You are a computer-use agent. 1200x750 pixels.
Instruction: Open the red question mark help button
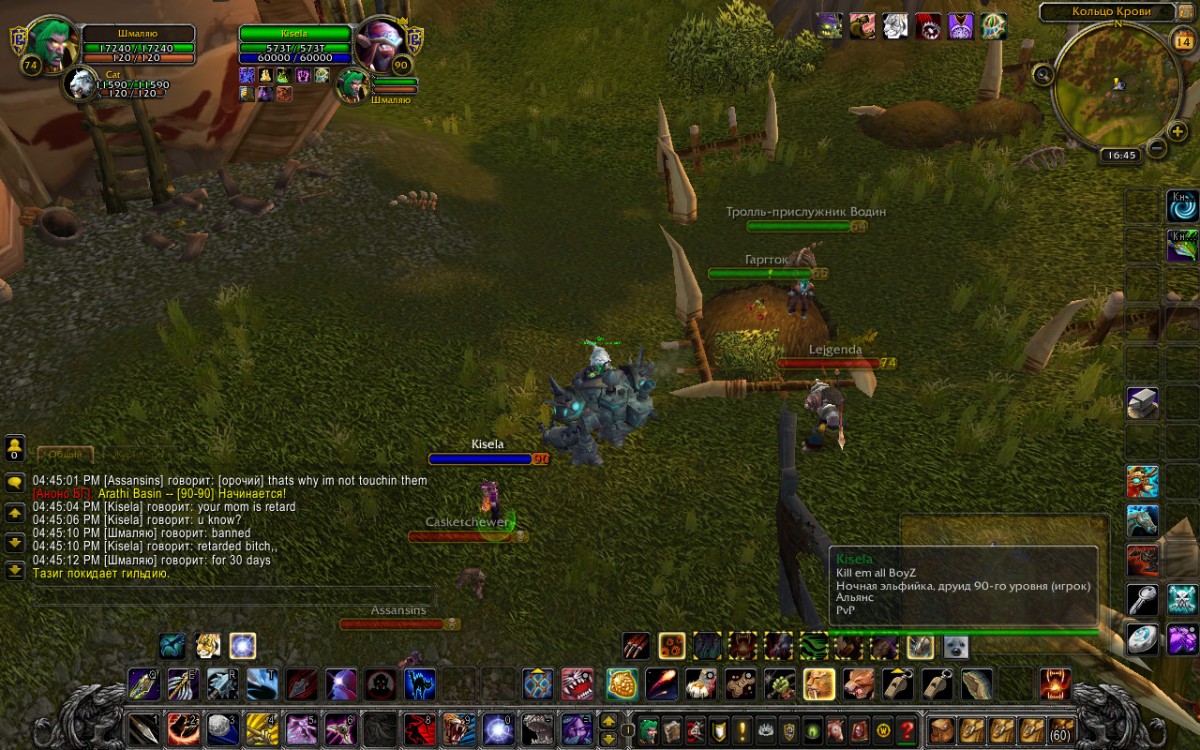tap(907, 728)
